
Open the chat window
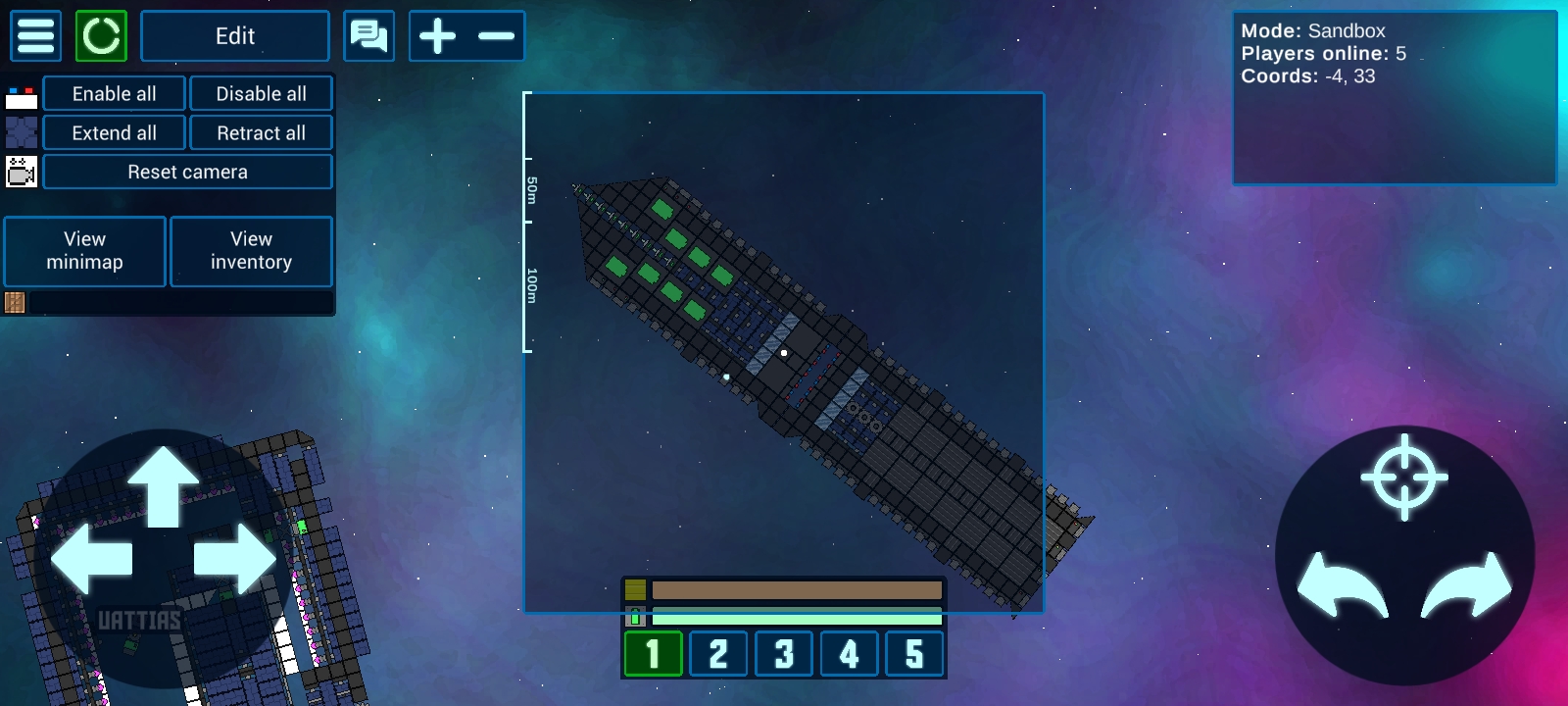pos(369,36)
